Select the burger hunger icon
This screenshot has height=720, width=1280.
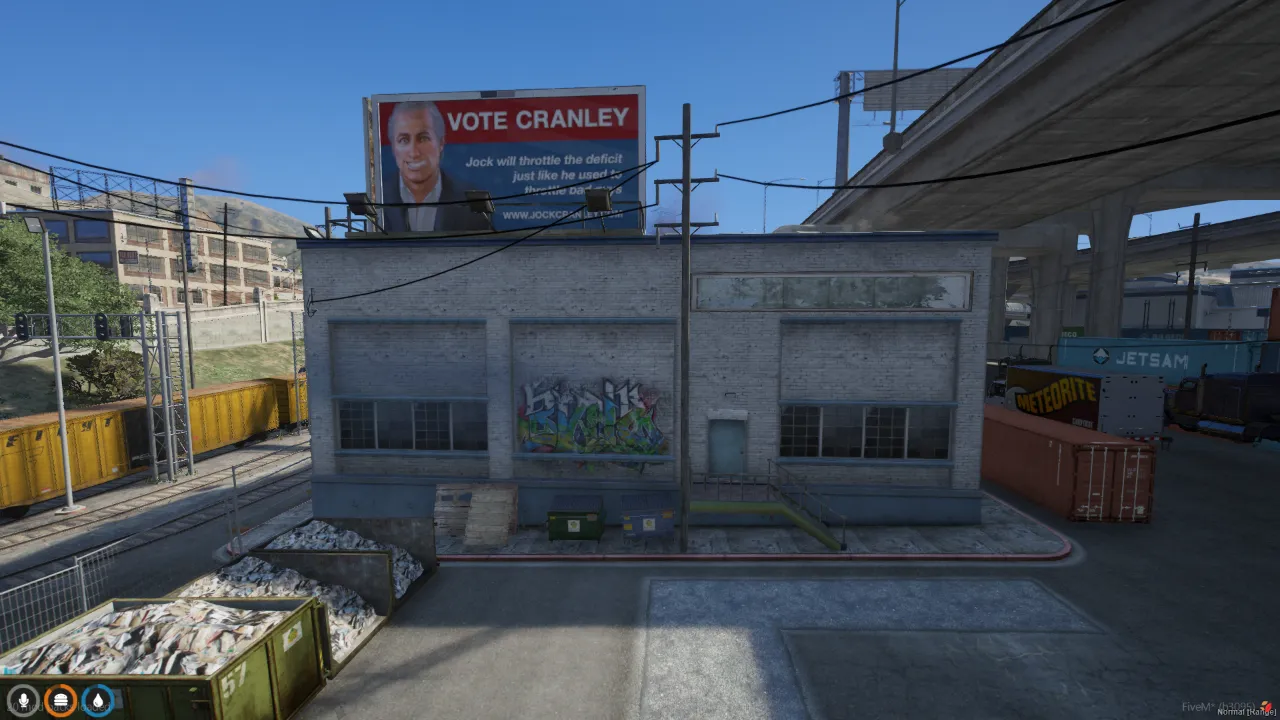click(x=60, y=699)
